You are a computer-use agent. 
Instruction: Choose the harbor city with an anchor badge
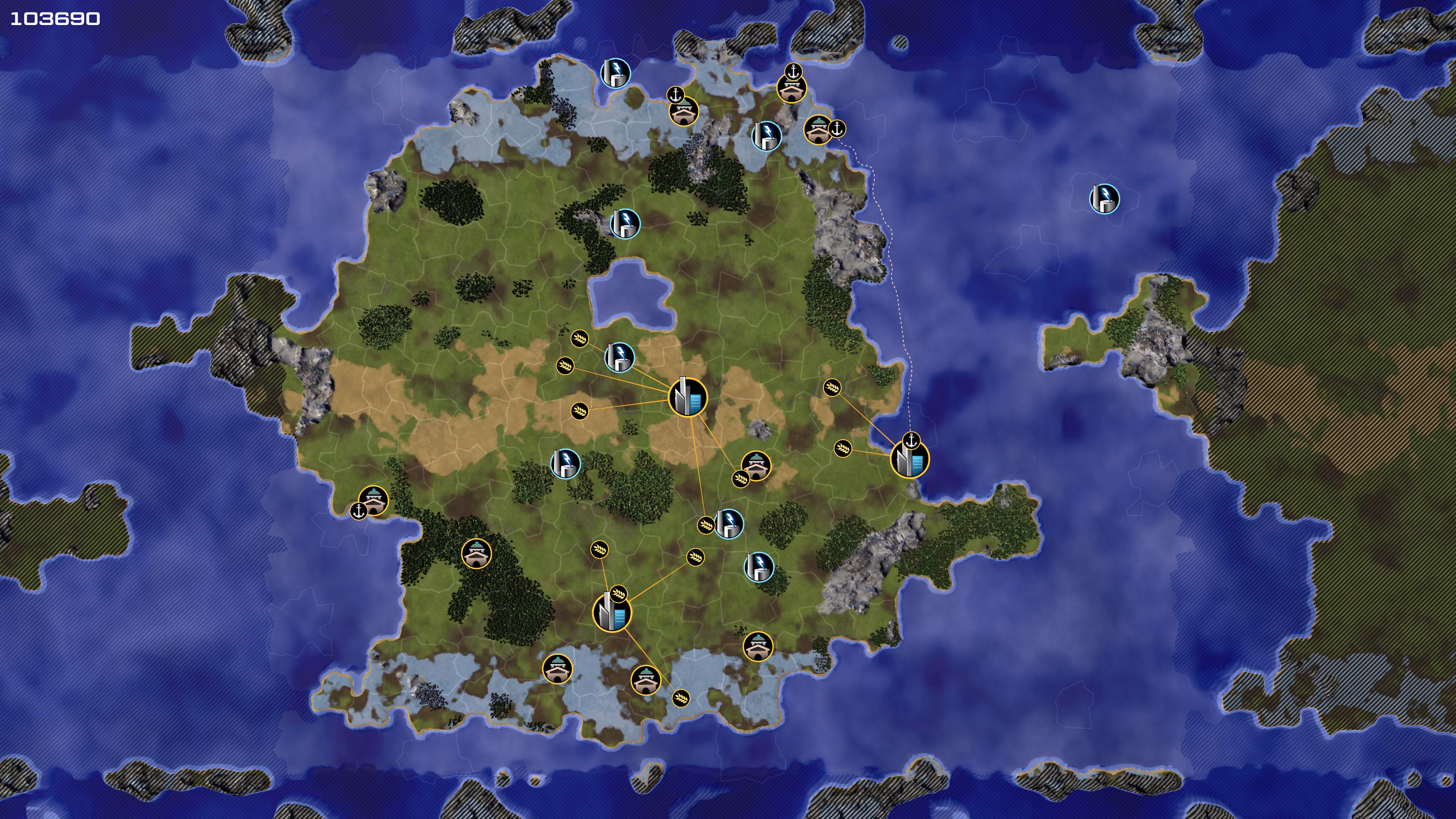(910, 460)
